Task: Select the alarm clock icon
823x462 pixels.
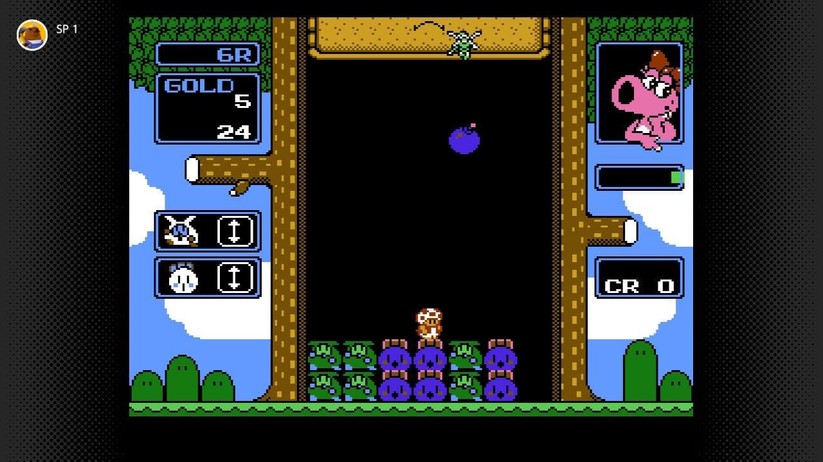Action: tap(181, 278)
